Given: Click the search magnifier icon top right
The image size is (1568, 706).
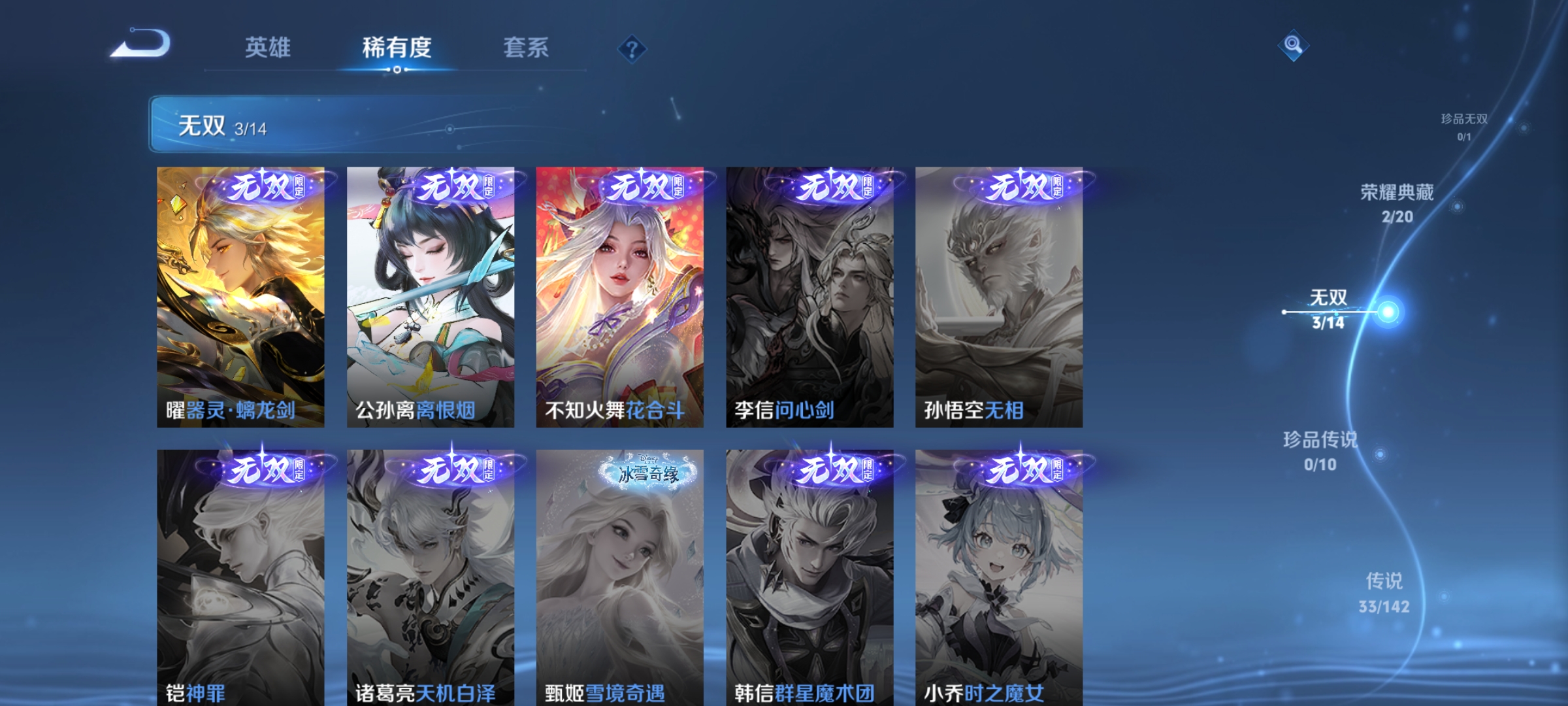Looking at the screenshot, I should click(1292, 44).
